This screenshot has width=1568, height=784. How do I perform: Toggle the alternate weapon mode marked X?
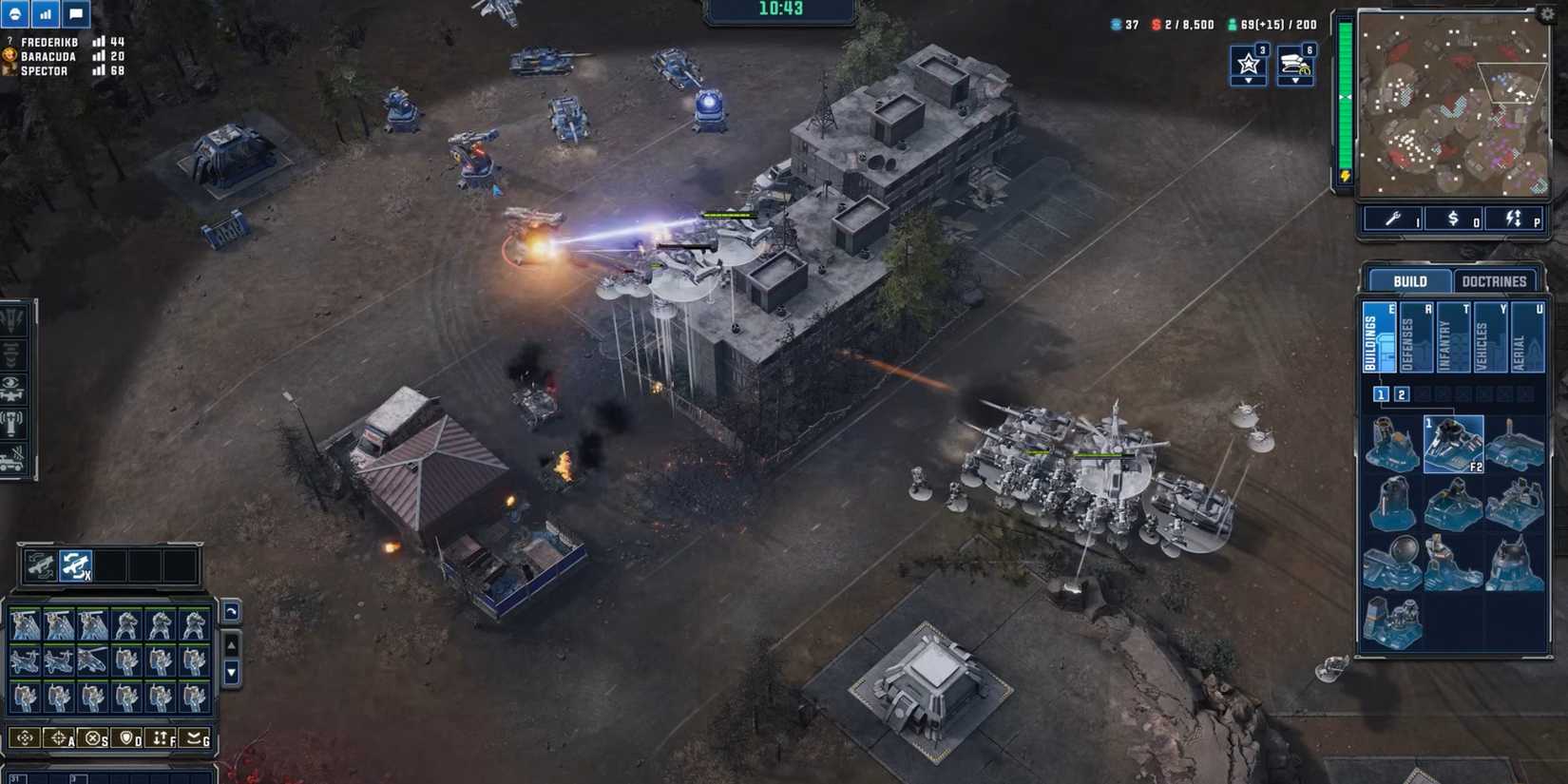[76, 564]
